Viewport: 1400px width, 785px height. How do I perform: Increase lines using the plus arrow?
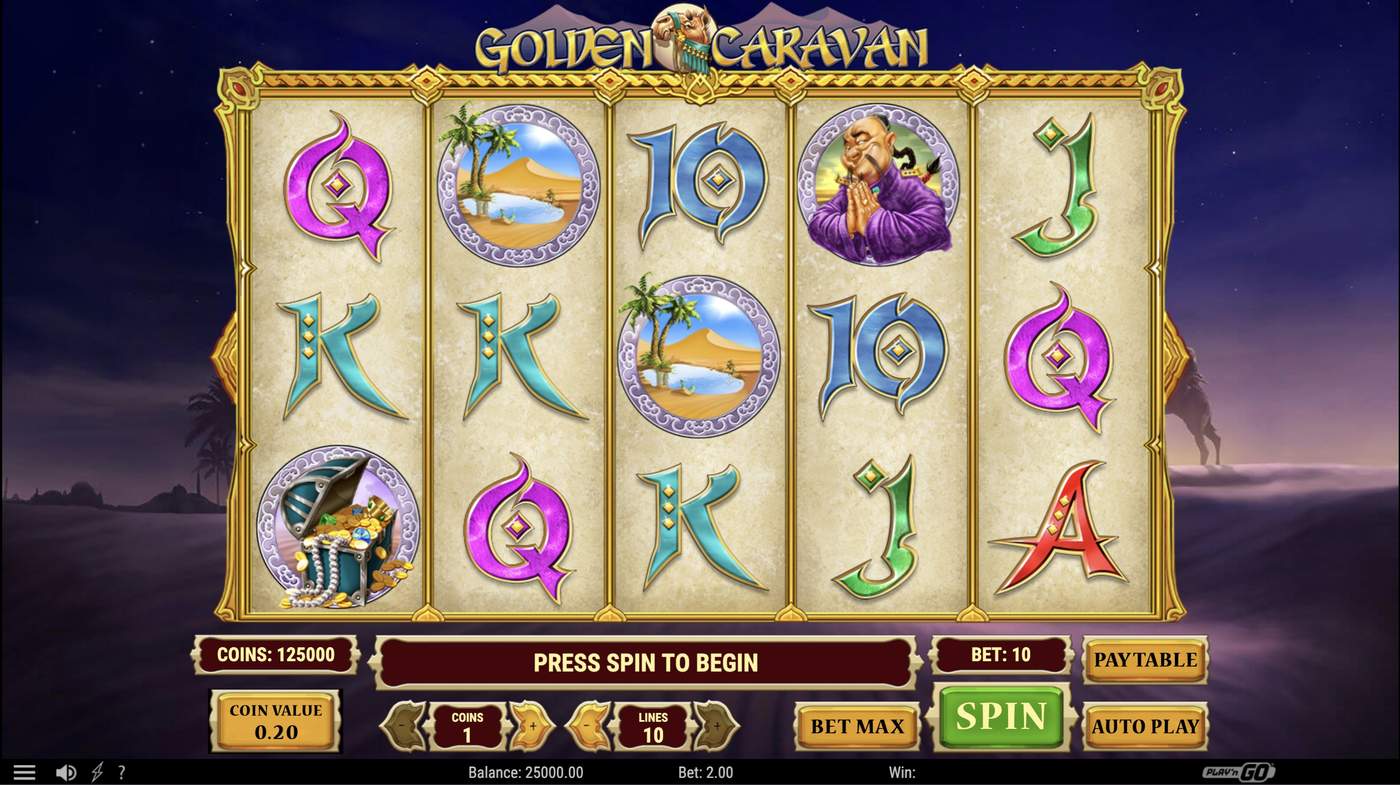[717, 724]
